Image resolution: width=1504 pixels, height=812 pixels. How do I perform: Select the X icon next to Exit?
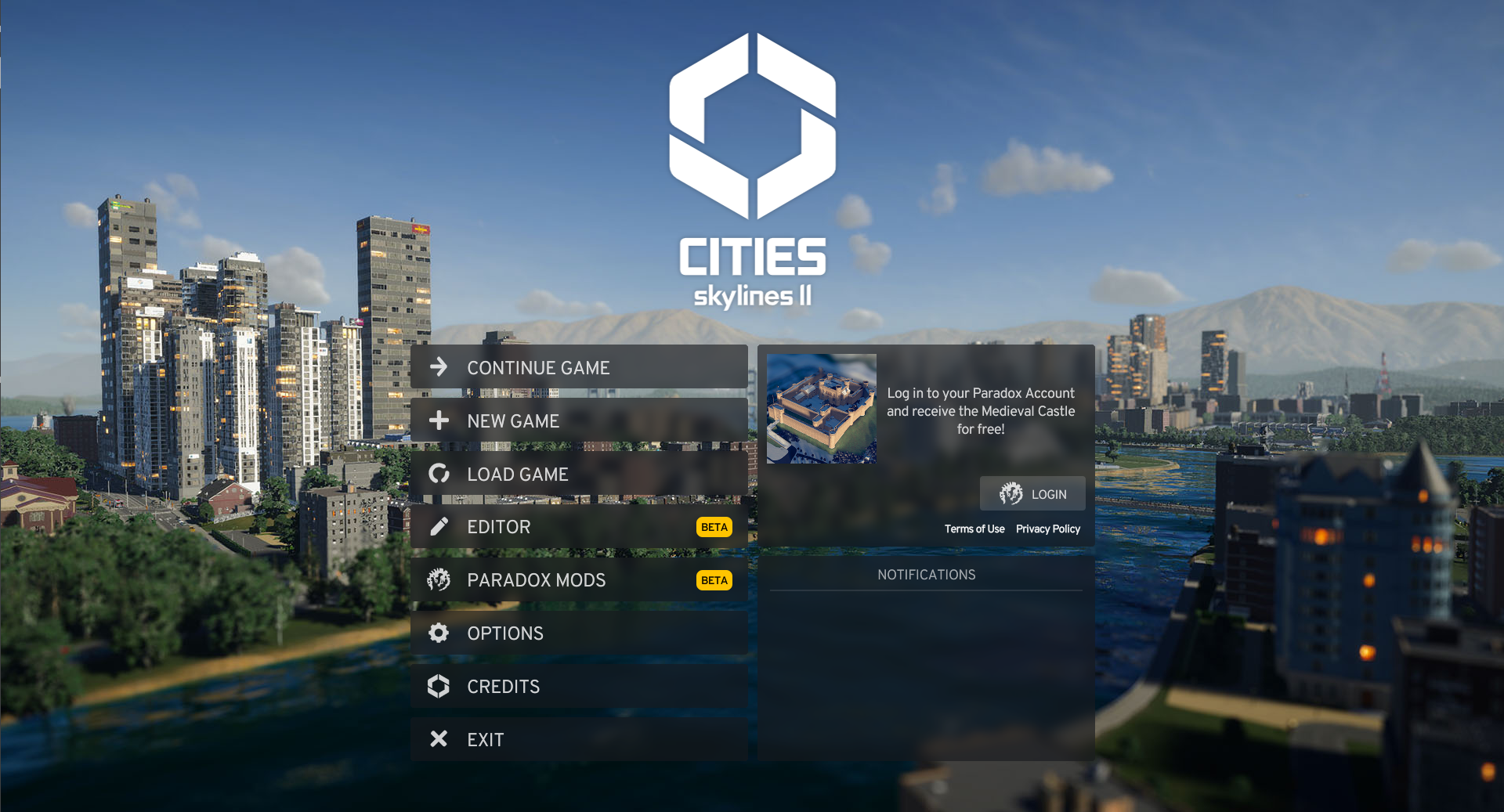439,738
